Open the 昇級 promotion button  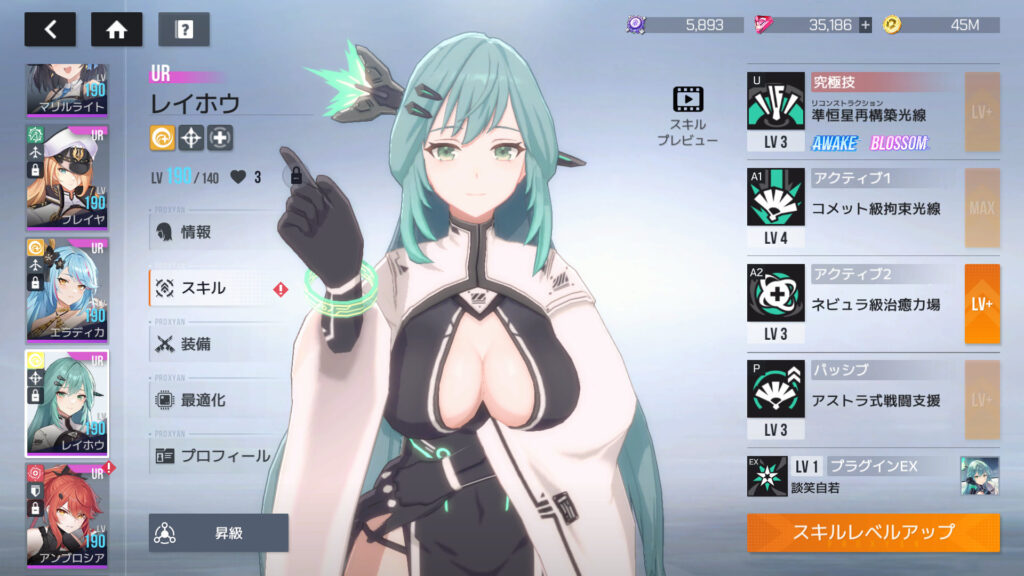pos(219,533)
